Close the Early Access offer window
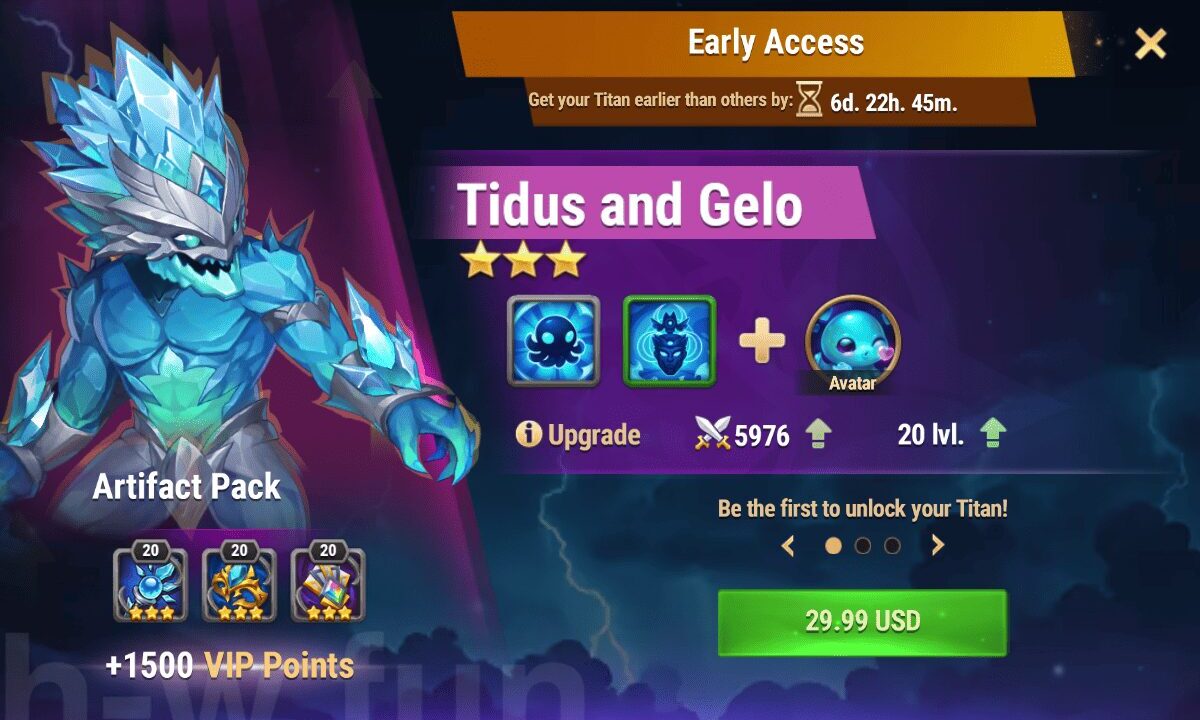 pyautogui.click(x=1150, y=44)
